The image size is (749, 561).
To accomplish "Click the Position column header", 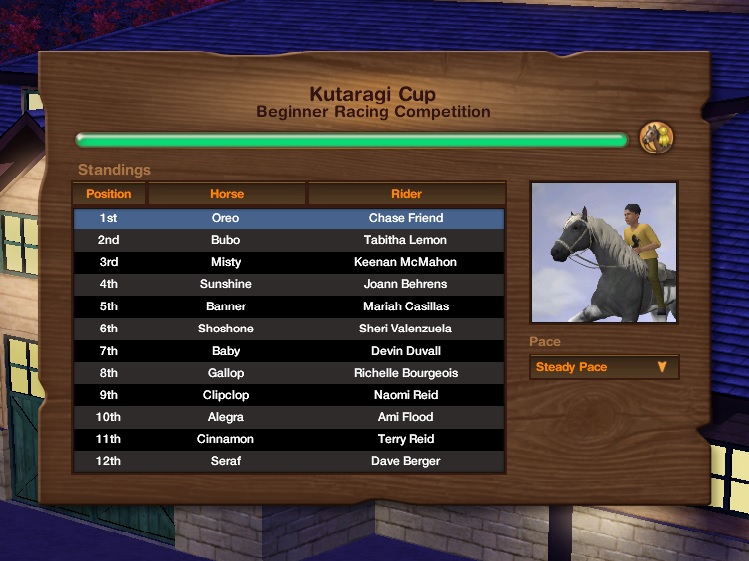I will [x=109, y=194].
